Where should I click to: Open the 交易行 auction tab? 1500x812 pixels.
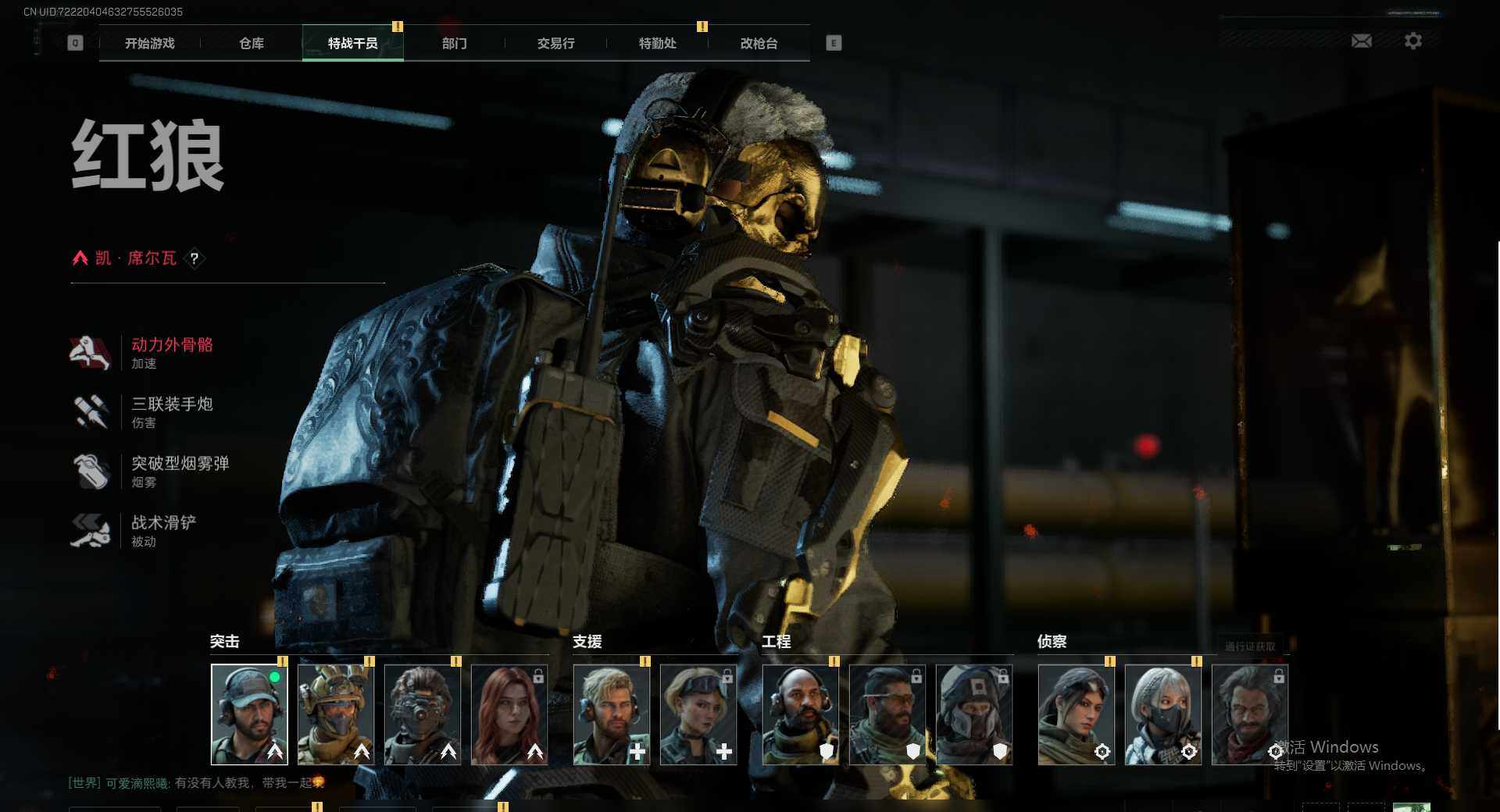[555, 44]
